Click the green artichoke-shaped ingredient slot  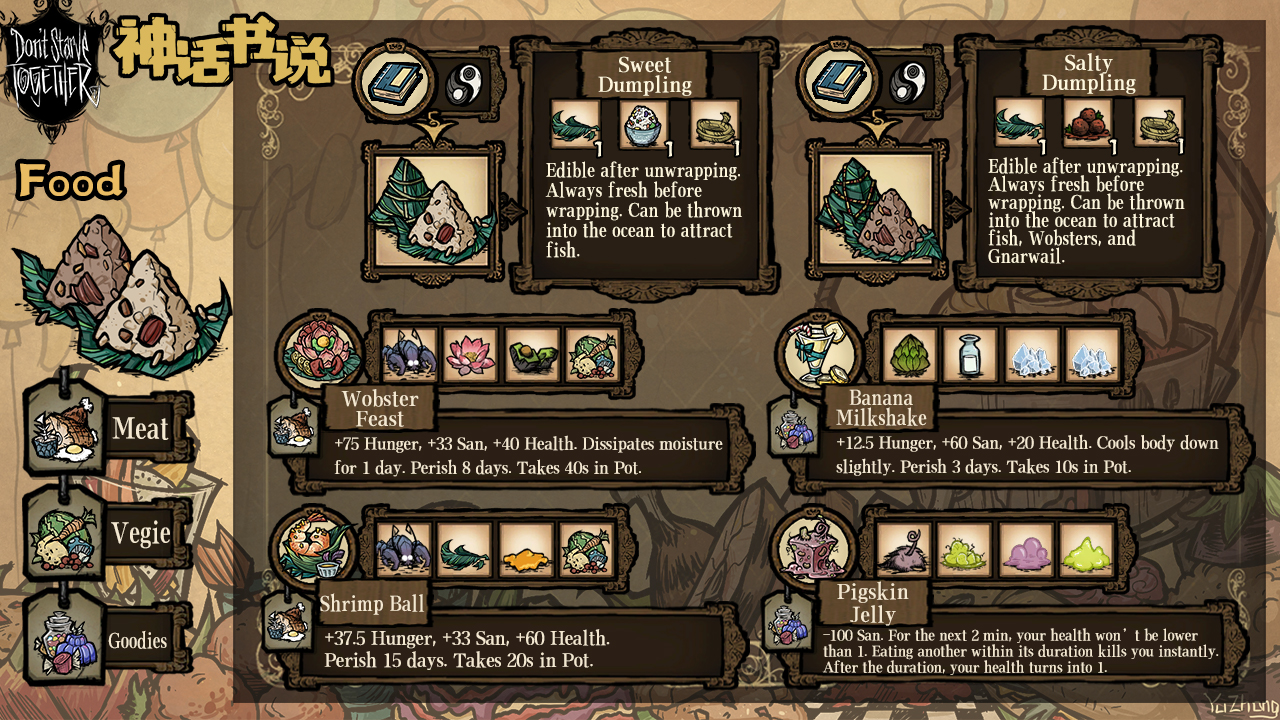point(910,356)
